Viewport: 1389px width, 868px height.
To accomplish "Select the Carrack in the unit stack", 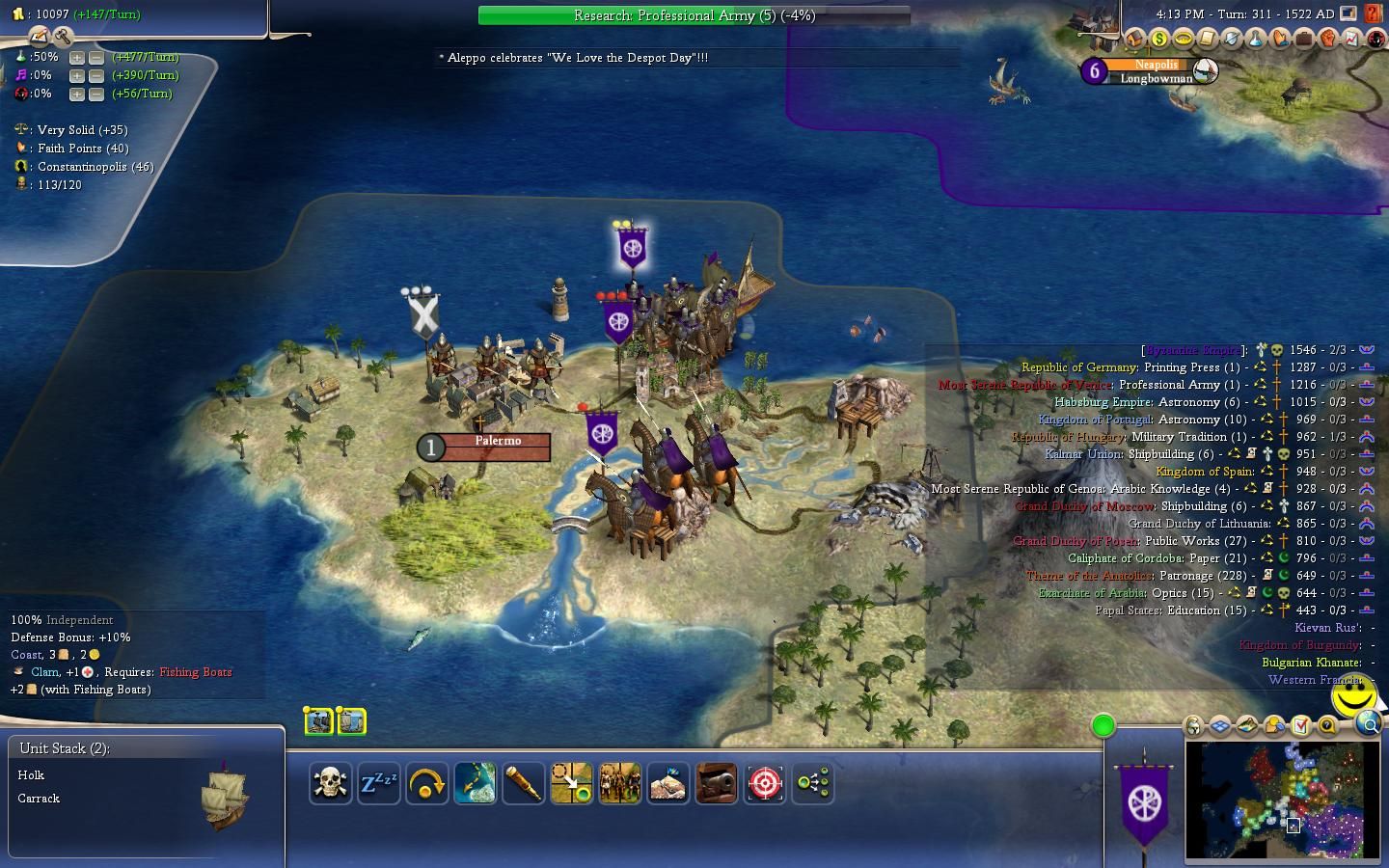I will (x=39, y=799).
